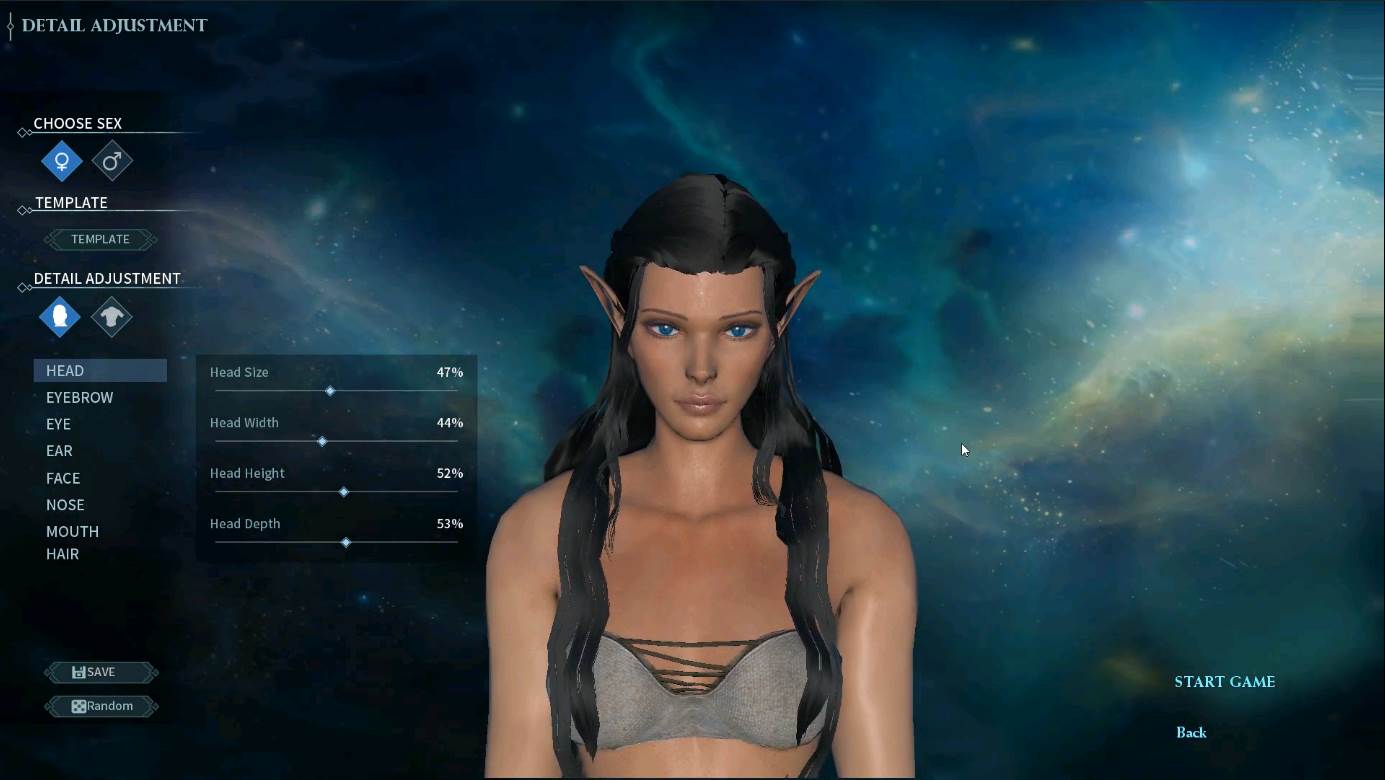Viewport: 1385px width, 780px height.
Task: Switch to head detail adjustment icon
Action: (60, 317)
